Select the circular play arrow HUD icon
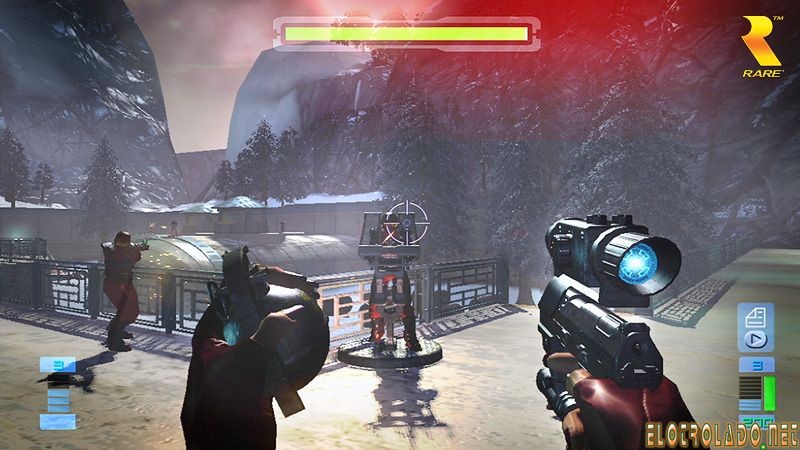The image size is (800, 450). tap(755, 342)
